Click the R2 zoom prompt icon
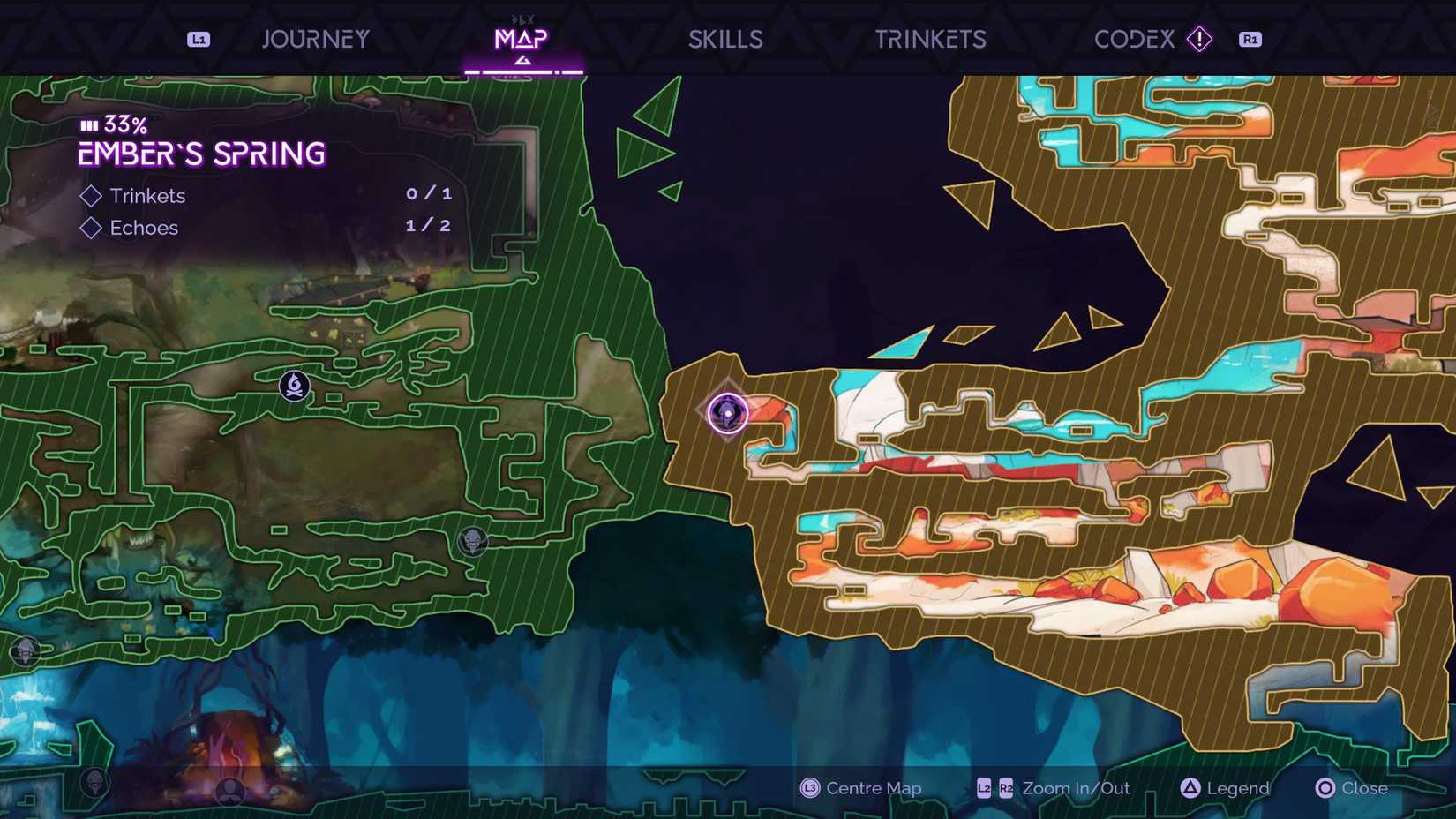The image size is (1456, 819). (x=1007, y=789)
